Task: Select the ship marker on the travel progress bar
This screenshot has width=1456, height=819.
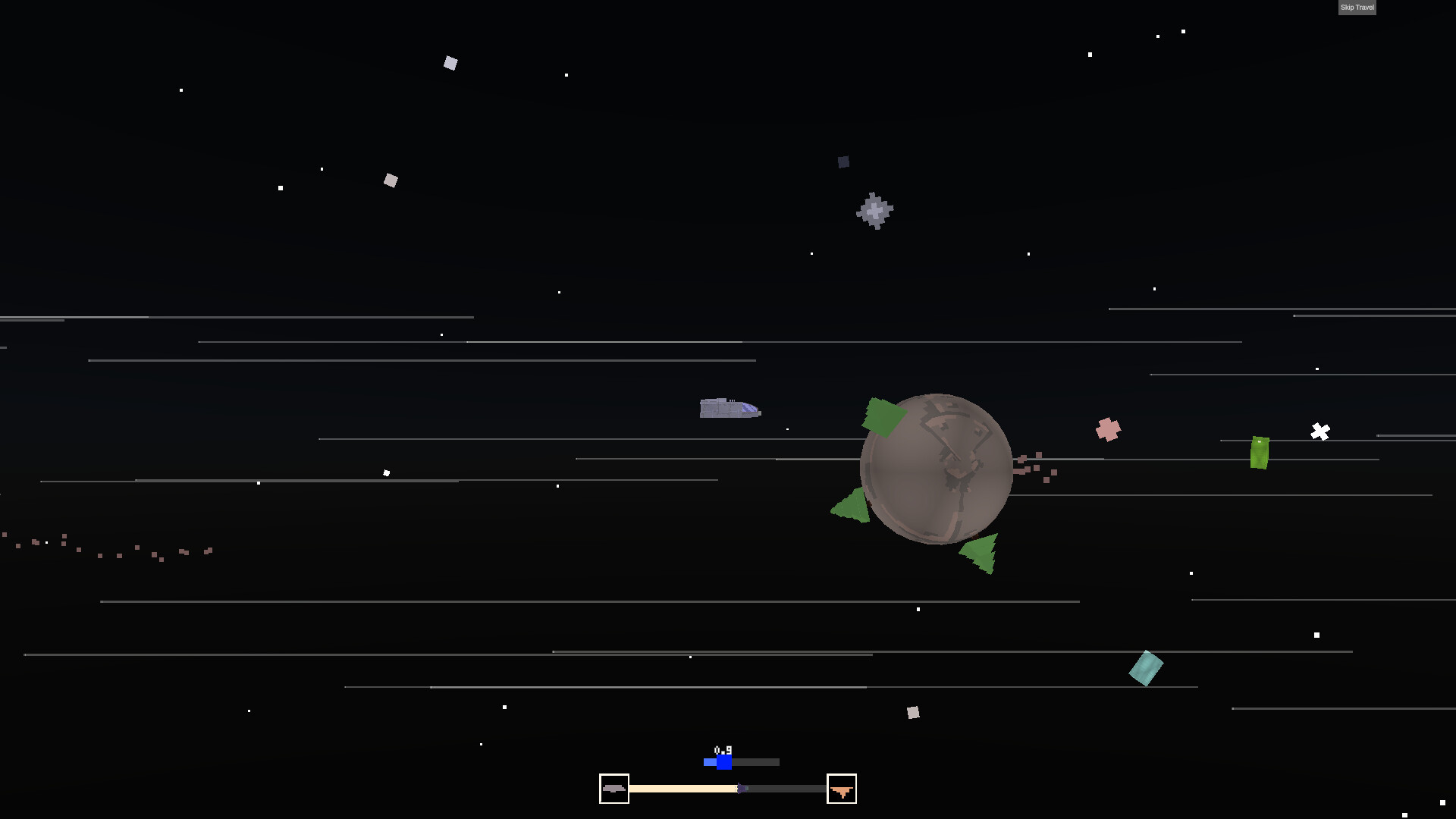Action: pyautogui.click(x=741, y=789)
